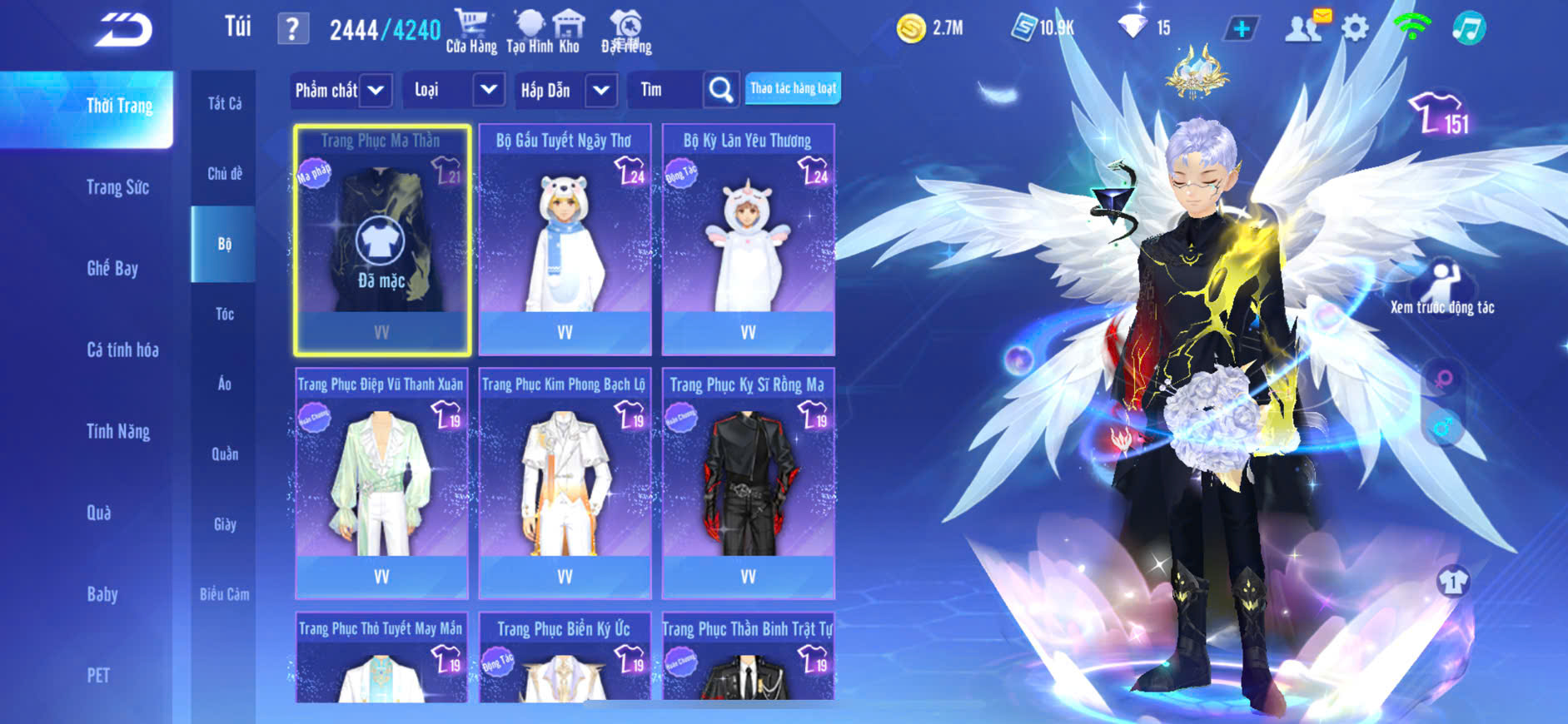Screen dimensions: 1568x724
Task: Expand the Phẩm chất dropdown
Action: point(376,90)
